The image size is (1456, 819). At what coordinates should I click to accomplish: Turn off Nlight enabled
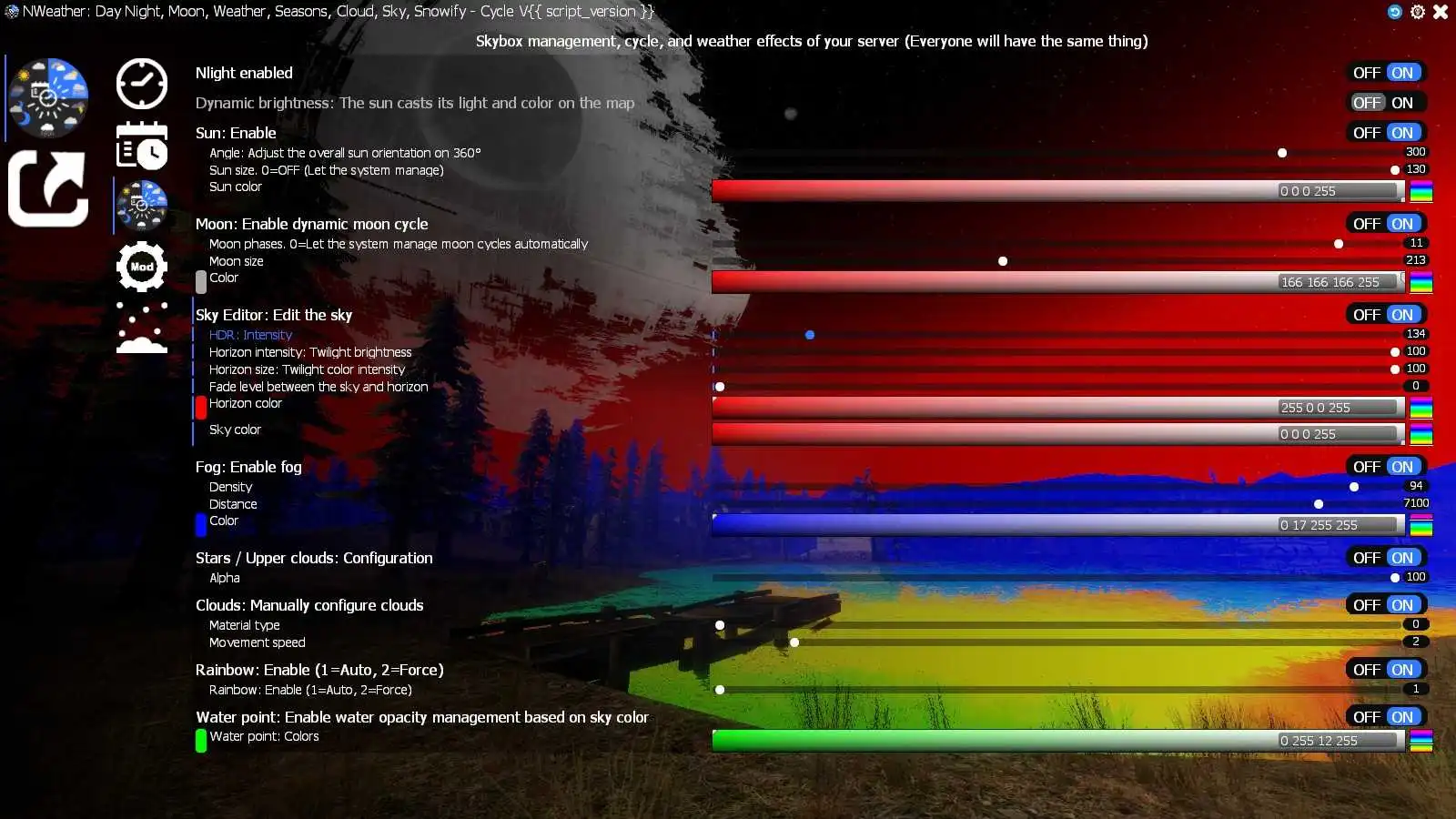(1367, 72)
